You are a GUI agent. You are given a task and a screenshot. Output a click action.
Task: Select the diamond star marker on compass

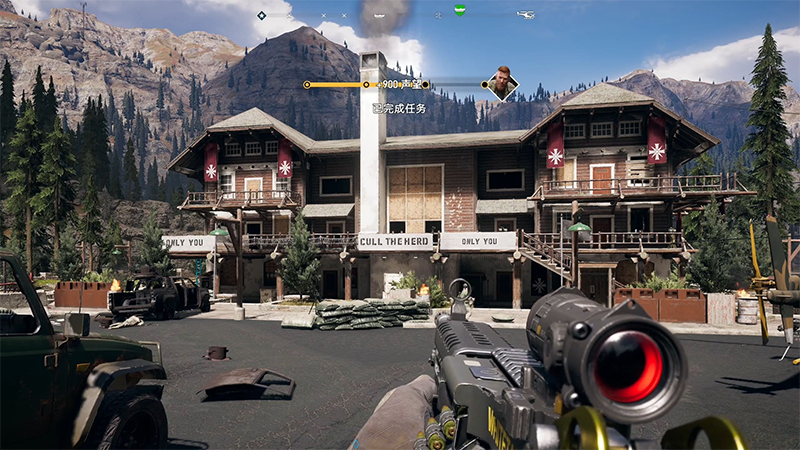pyautogui.click(x=261, y=15)
